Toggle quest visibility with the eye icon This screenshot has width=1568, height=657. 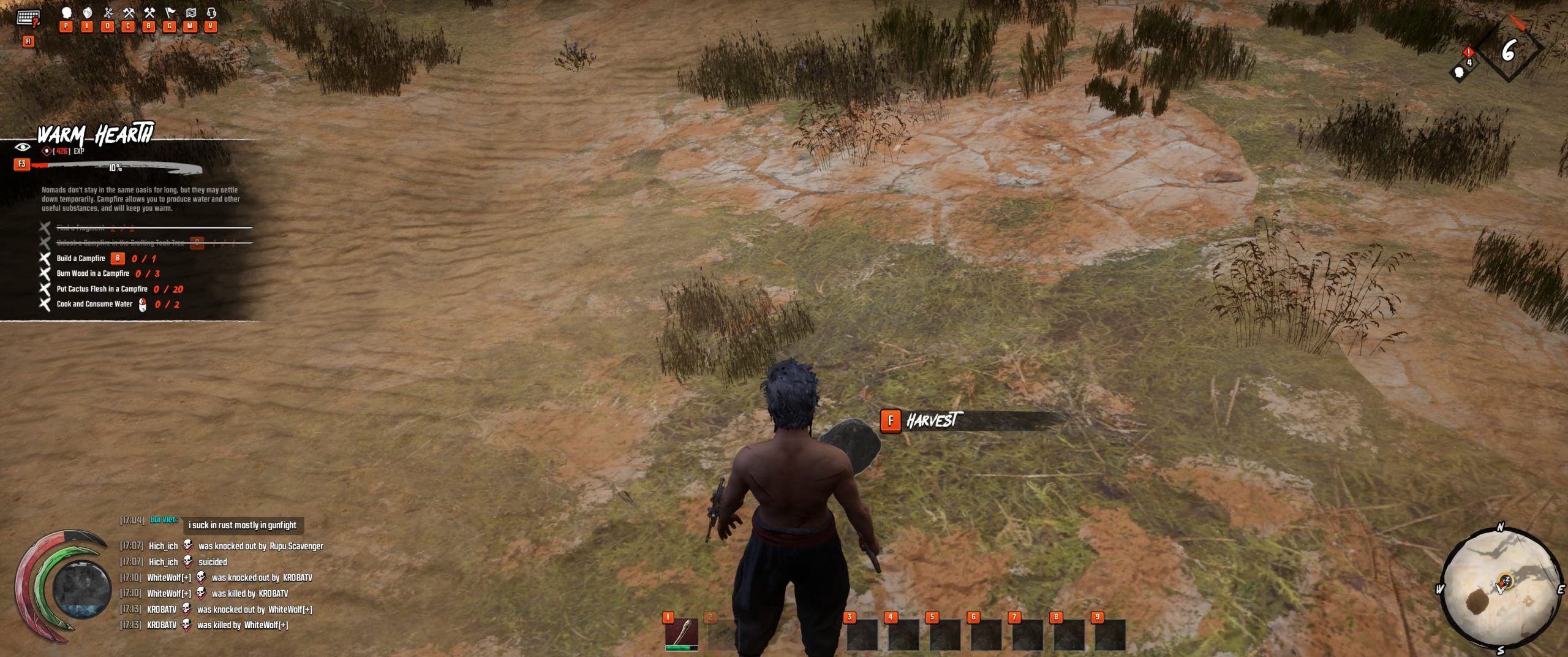pyautogui.click(x=23, y=147)
